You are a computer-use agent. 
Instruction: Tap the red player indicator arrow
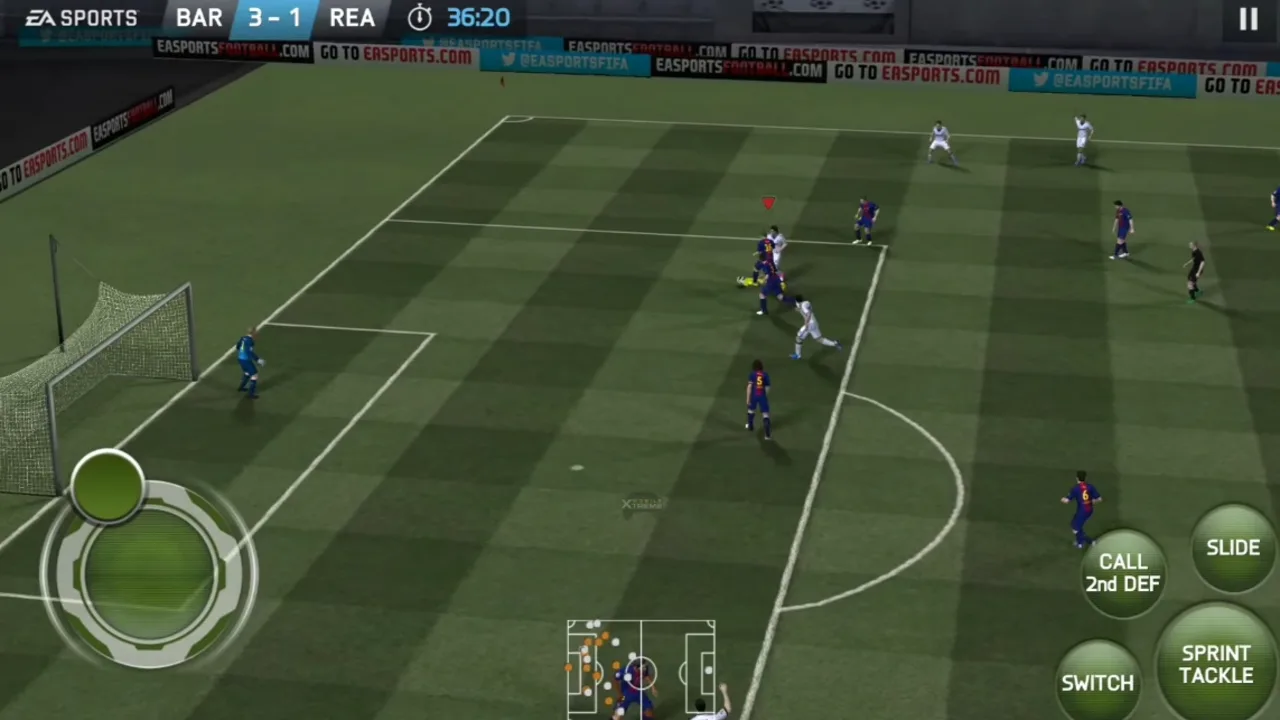point(767,203)
